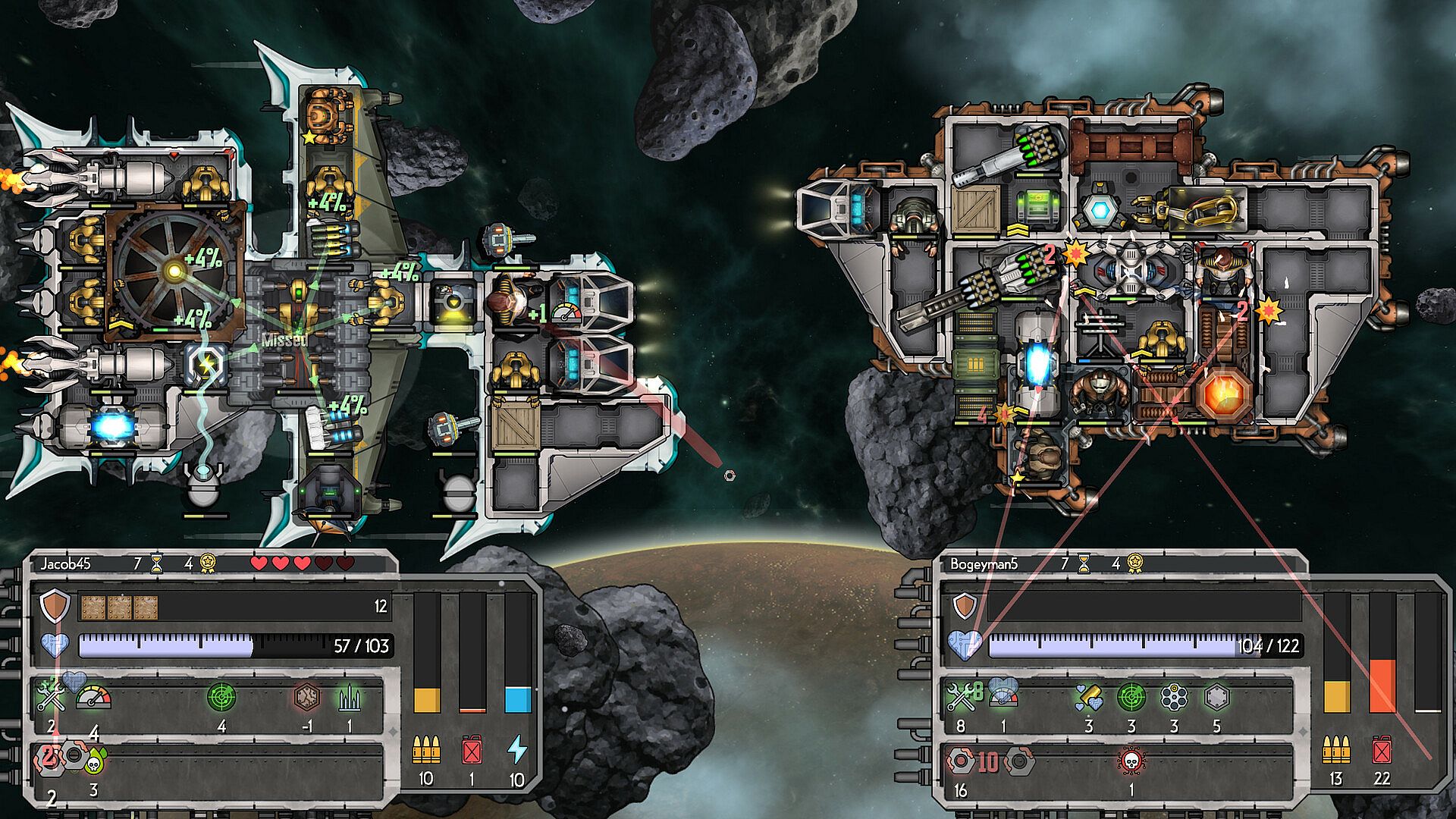Select Jacob45's green radar status icon
1456x819 pixels.
coord(221,697)
